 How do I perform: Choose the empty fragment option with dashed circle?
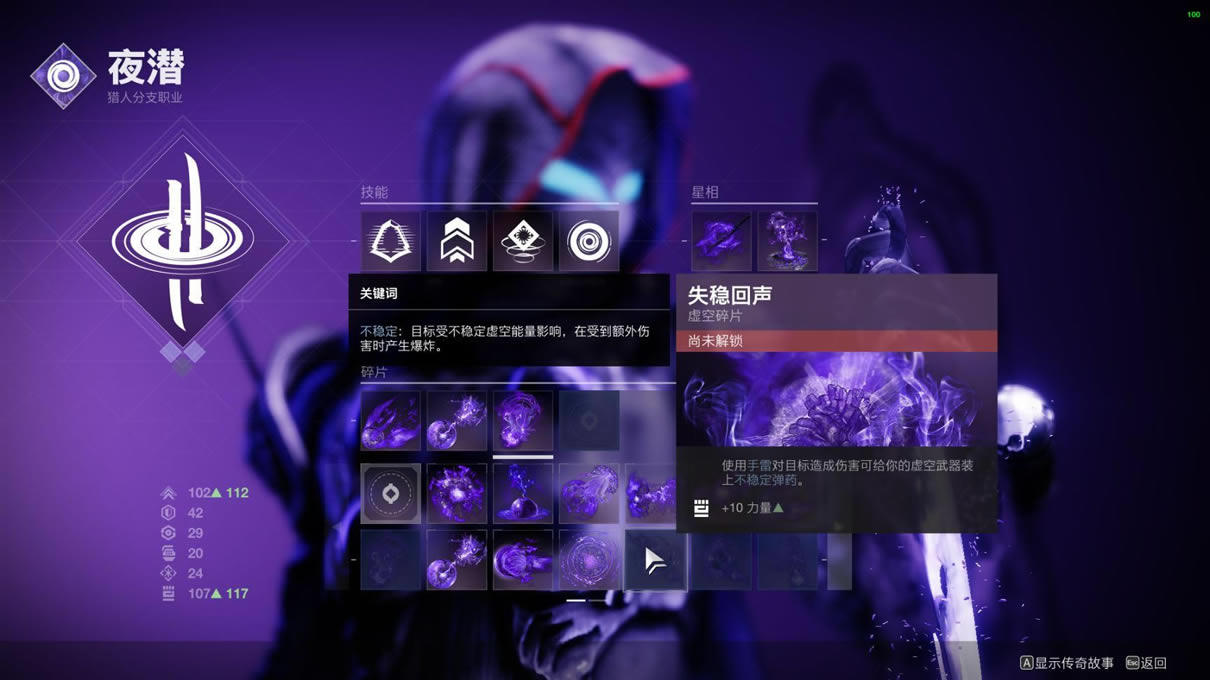coord(391,493)
